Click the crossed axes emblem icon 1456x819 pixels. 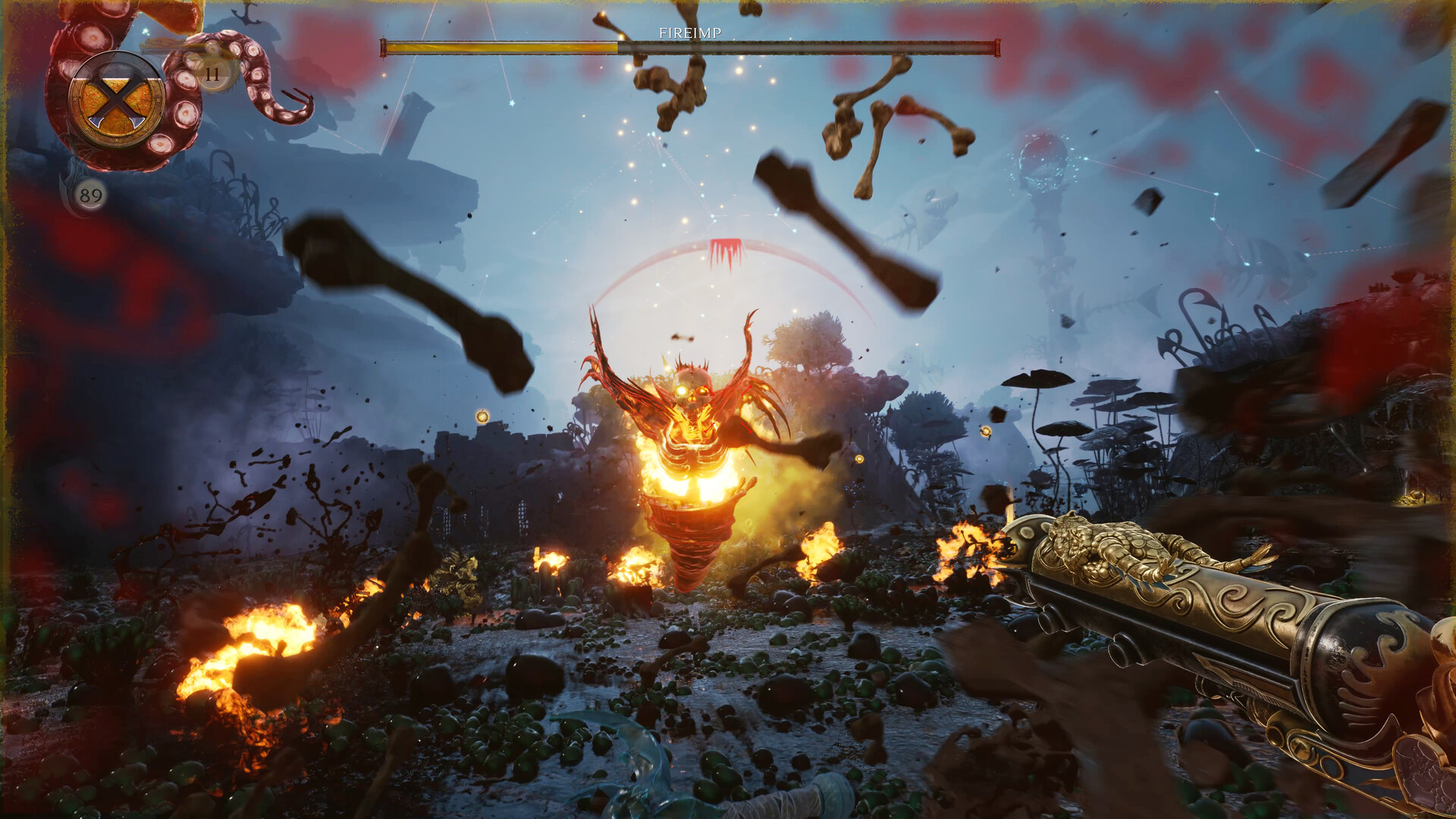(117, 100)
